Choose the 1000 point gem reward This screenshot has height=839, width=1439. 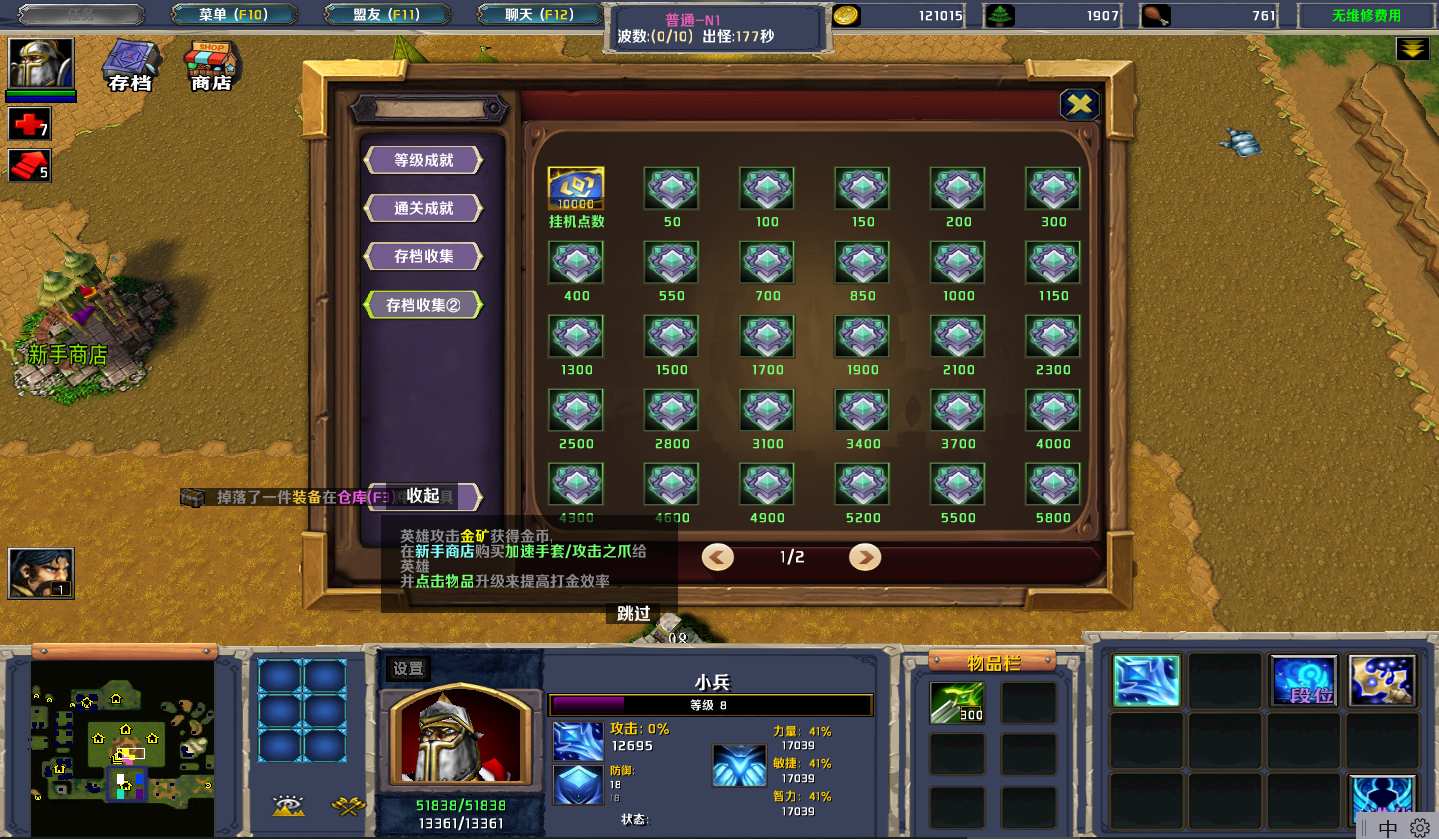[958, 263]
